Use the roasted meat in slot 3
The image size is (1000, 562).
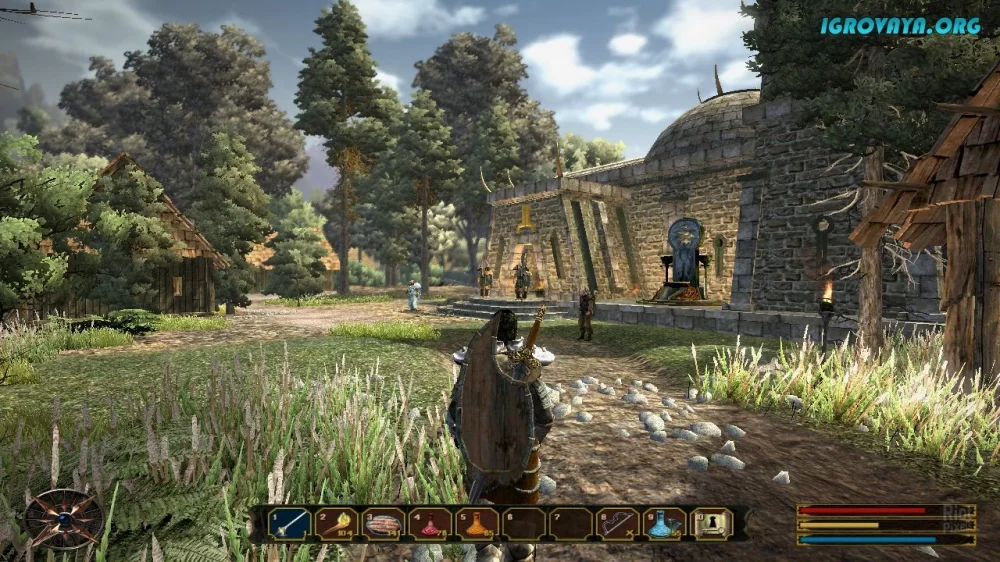tap(384, 523)
